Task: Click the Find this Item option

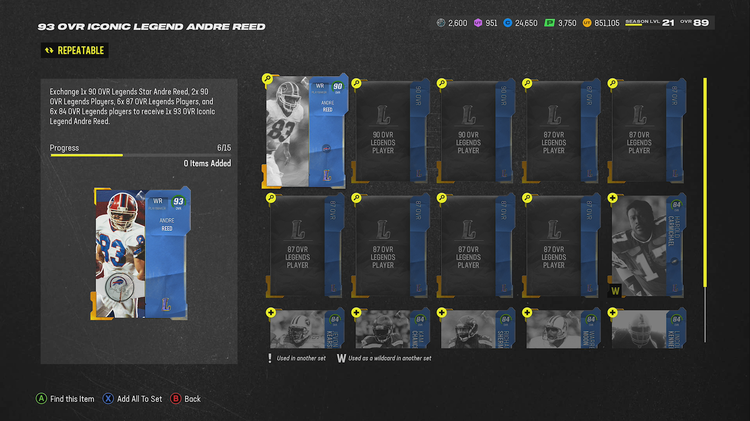Action: point(72,399)
